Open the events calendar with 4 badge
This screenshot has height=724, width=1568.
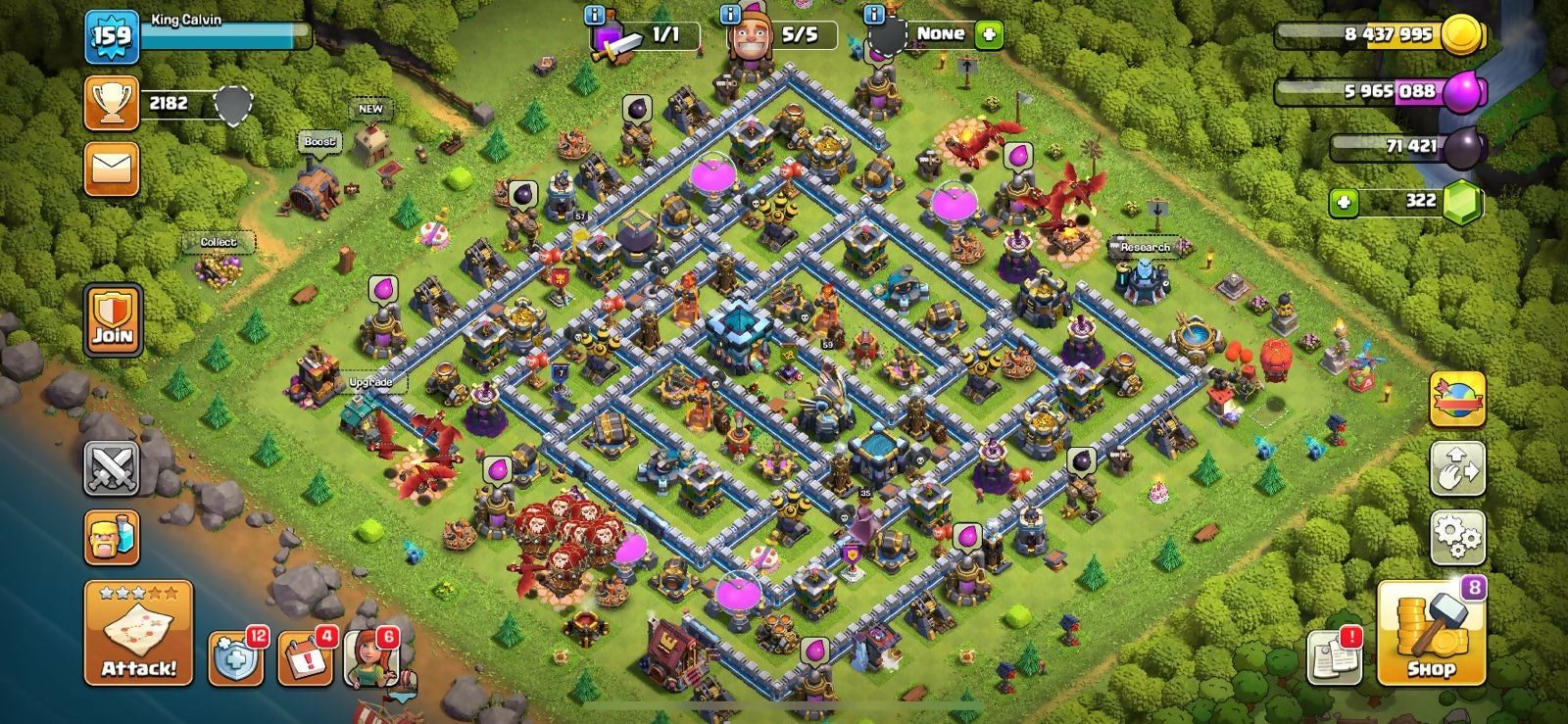[305, 658]
